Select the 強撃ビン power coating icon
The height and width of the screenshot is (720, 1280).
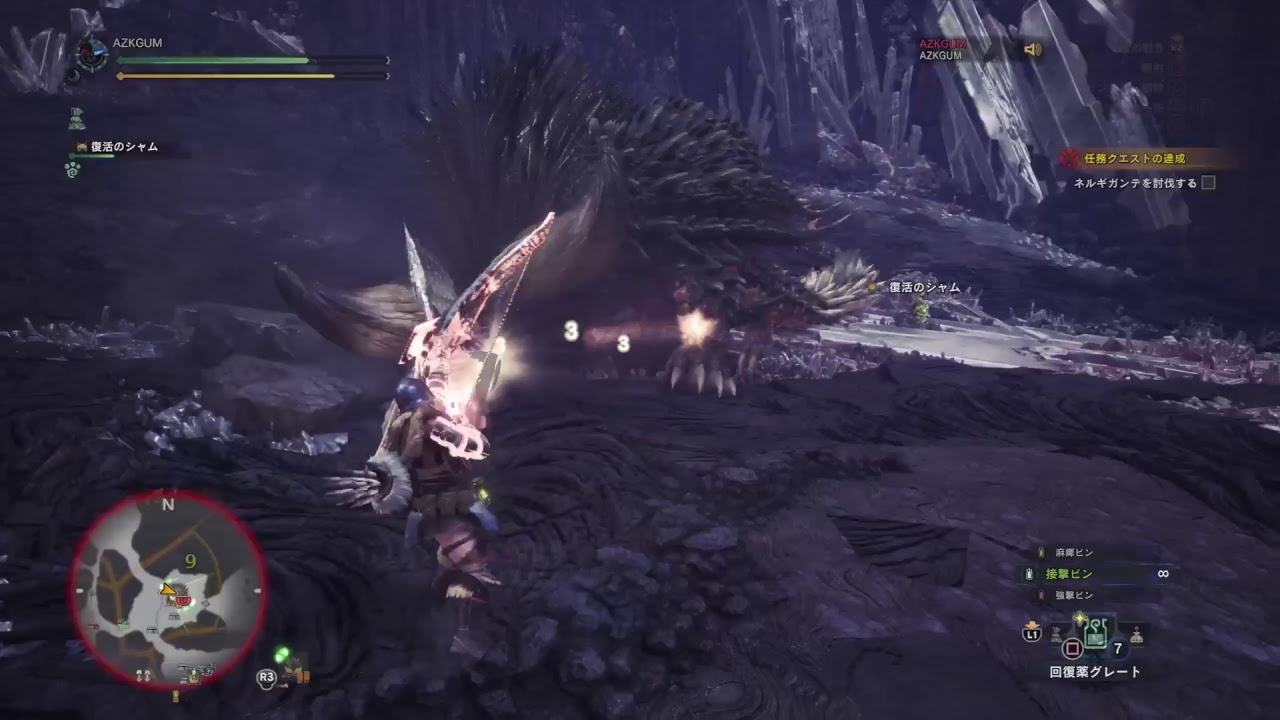tap(1040, 594)
